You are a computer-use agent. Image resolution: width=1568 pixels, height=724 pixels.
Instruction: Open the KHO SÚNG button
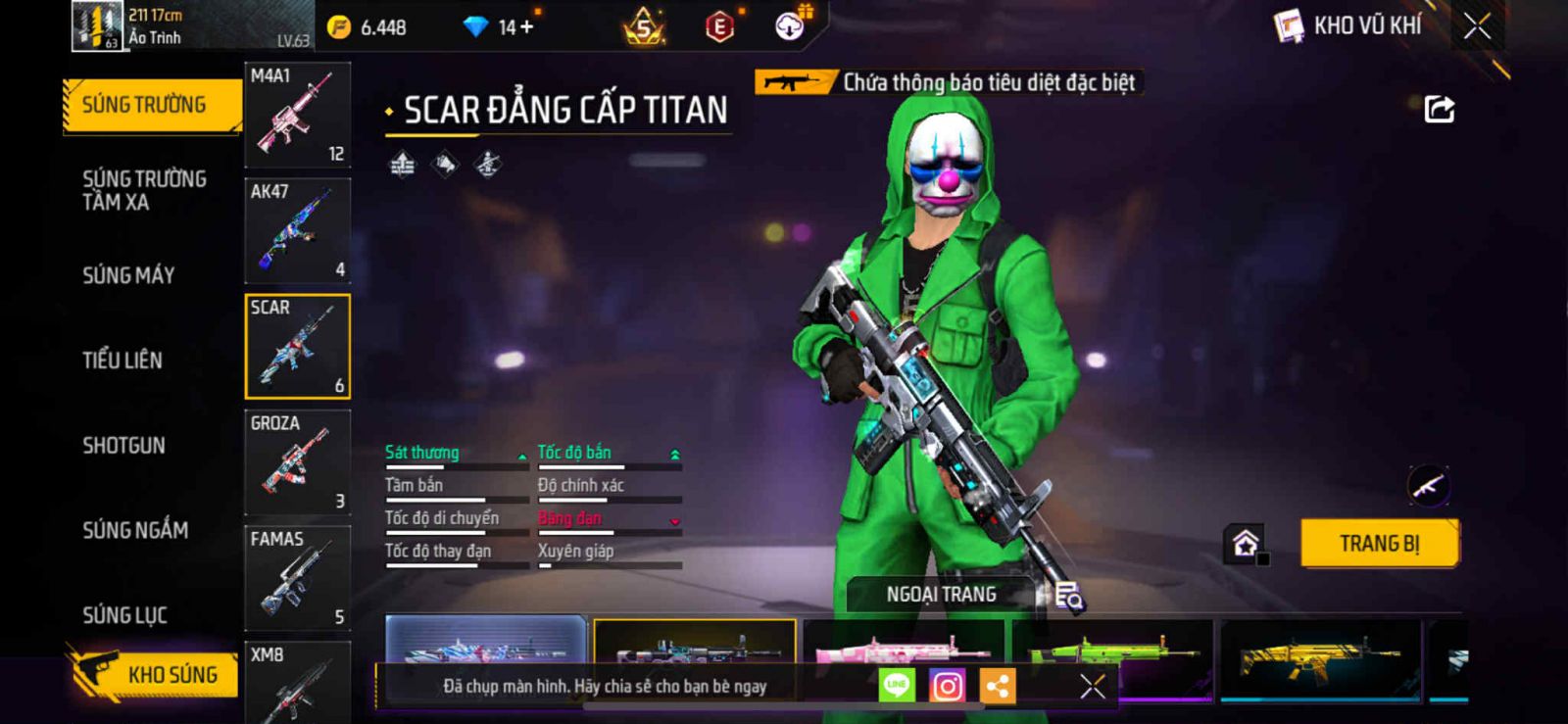tap(155, 674)
